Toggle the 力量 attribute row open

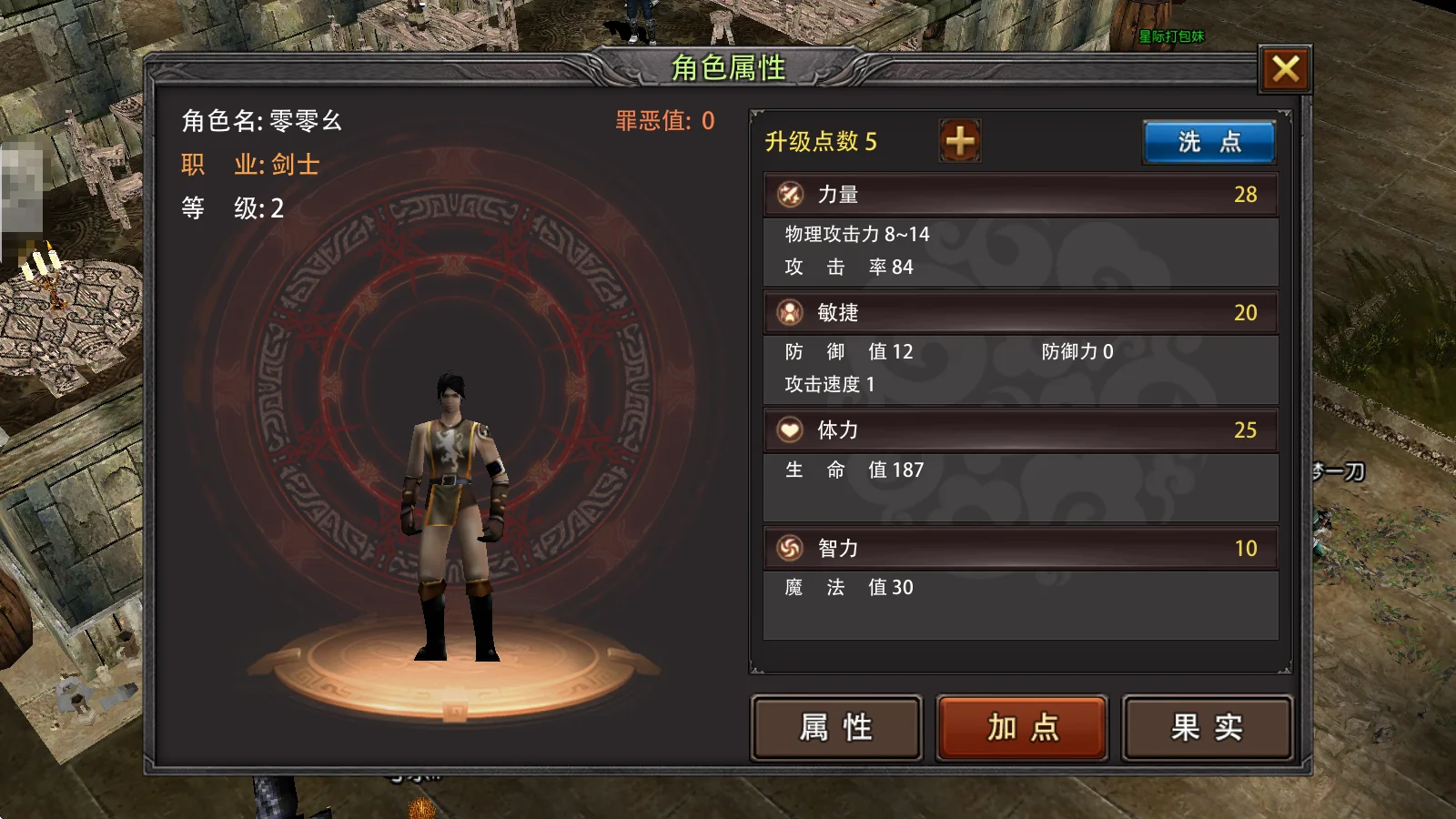pos(1019,194)
